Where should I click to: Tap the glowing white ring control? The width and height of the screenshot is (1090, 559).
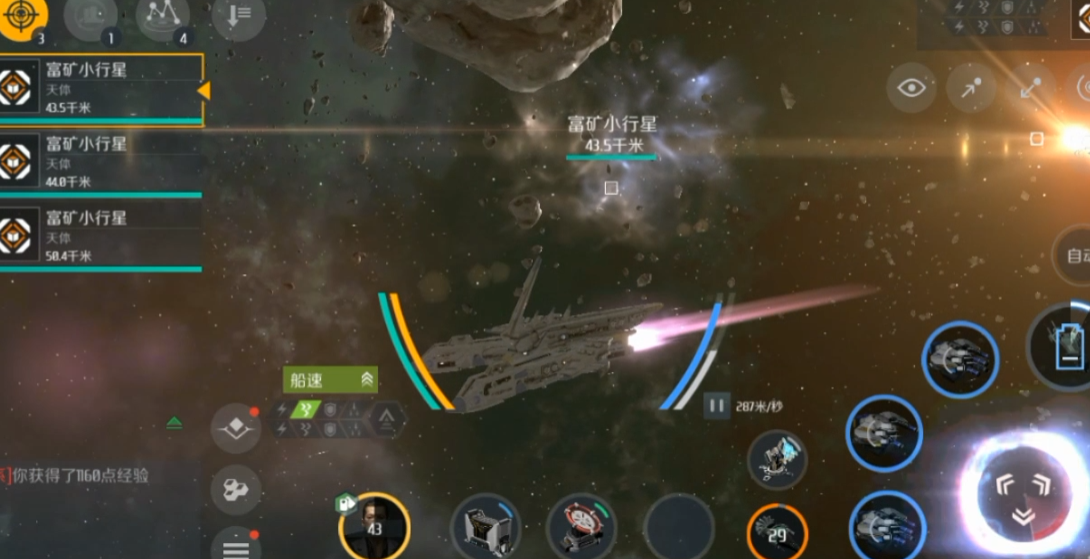click(x=1022, y=492)
